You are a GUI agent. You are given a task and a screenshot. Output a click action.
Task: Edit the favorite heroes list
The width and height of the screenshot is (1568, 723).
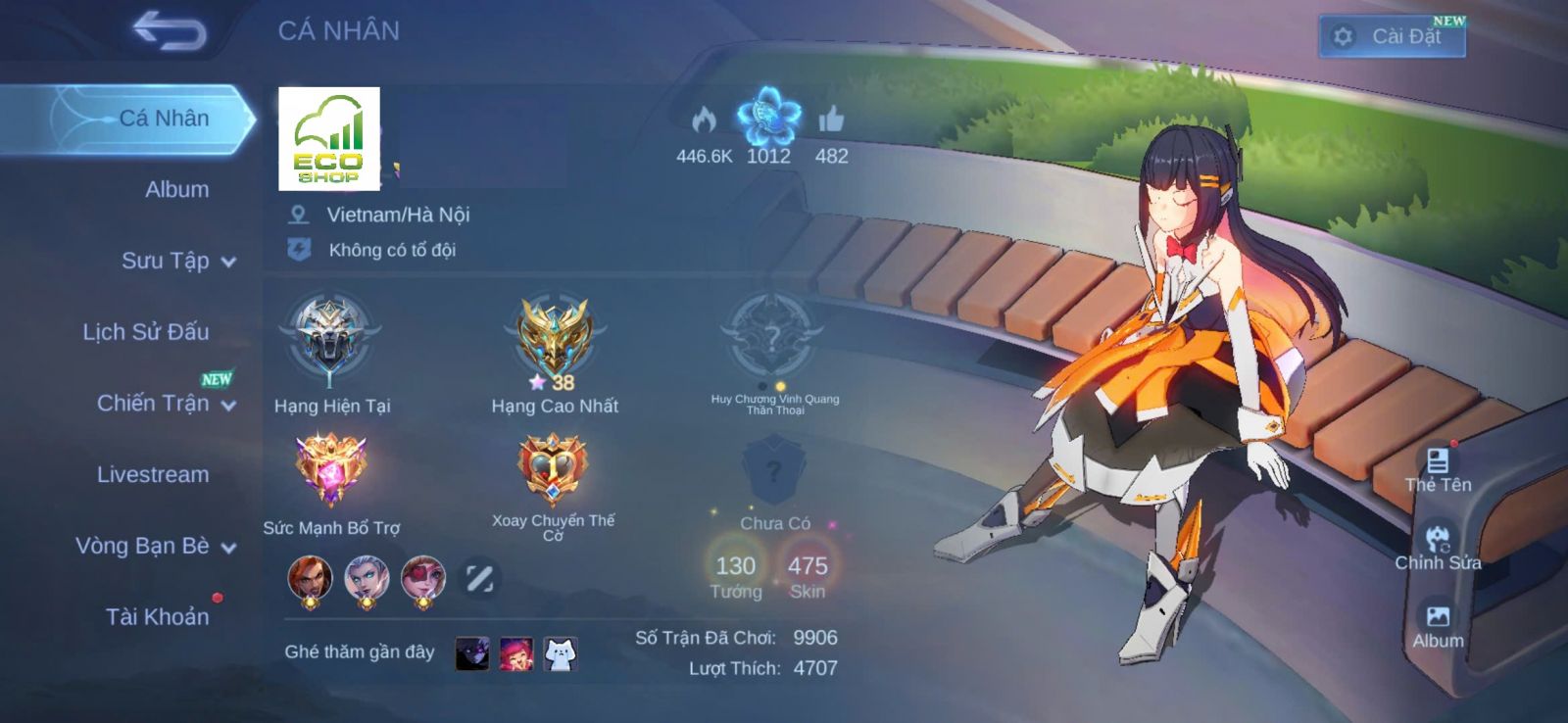479,578
